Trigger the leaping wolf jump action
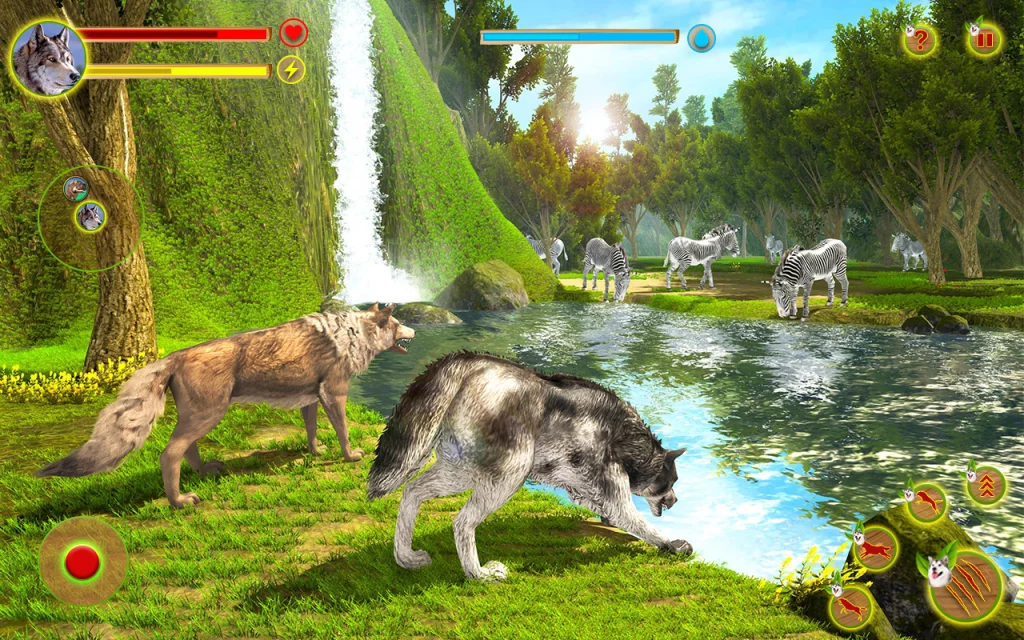1024x640 pixels. coord(927,503)
